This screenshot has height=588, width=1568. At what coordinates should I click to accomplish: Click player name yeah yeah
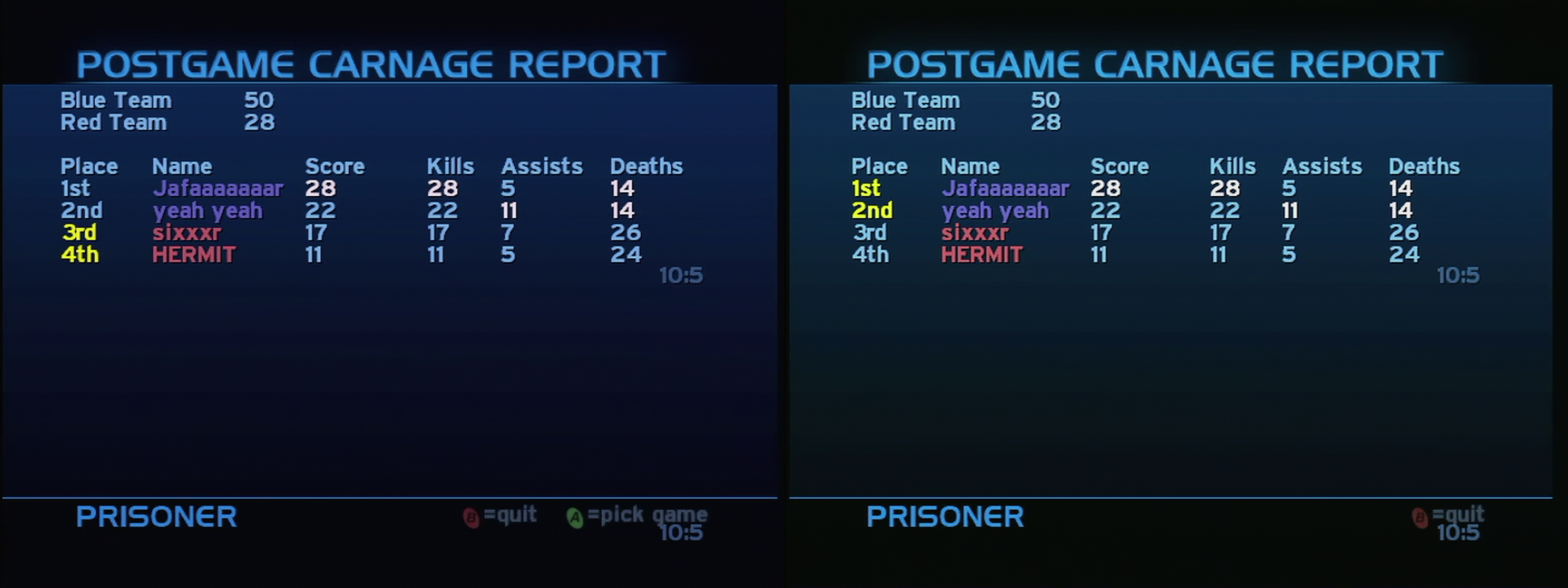pyautogui.click(x=208, y=211)
